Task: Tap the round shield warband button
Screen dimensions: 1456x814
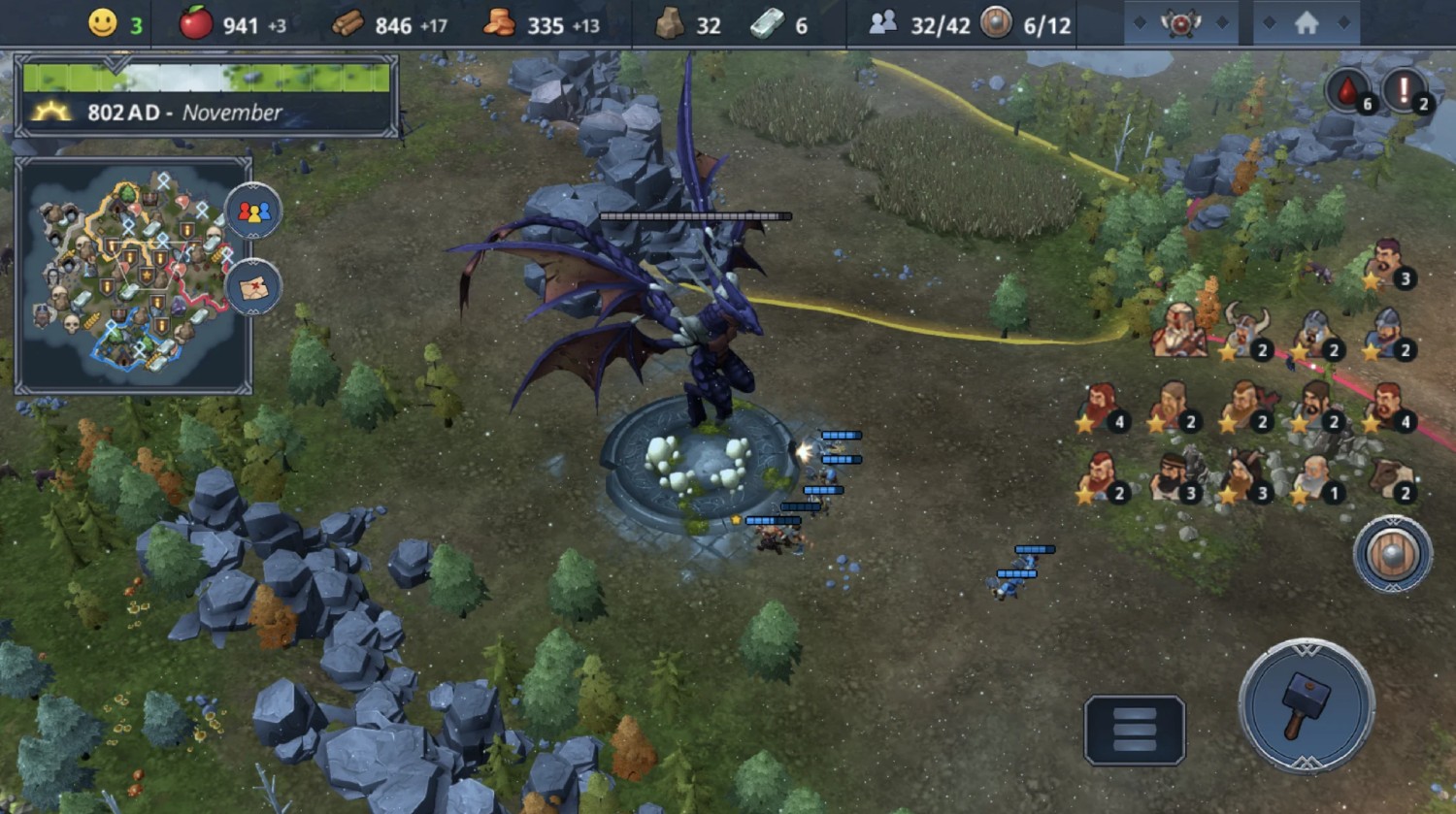Action: tap(1393, 554)
